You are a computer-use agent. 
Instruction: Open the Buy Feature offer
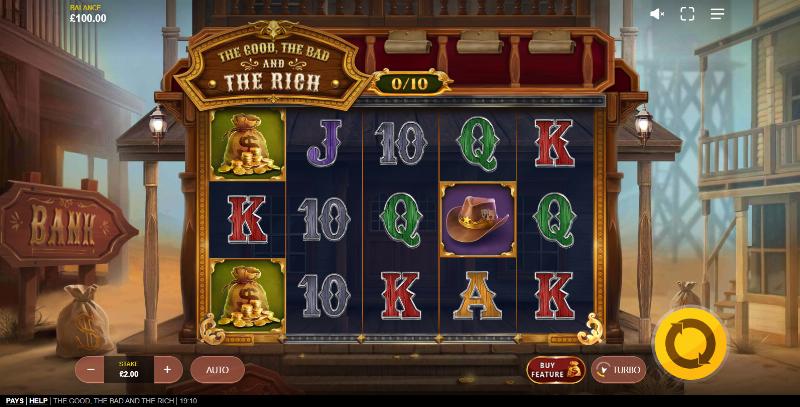tap(556, 370)
